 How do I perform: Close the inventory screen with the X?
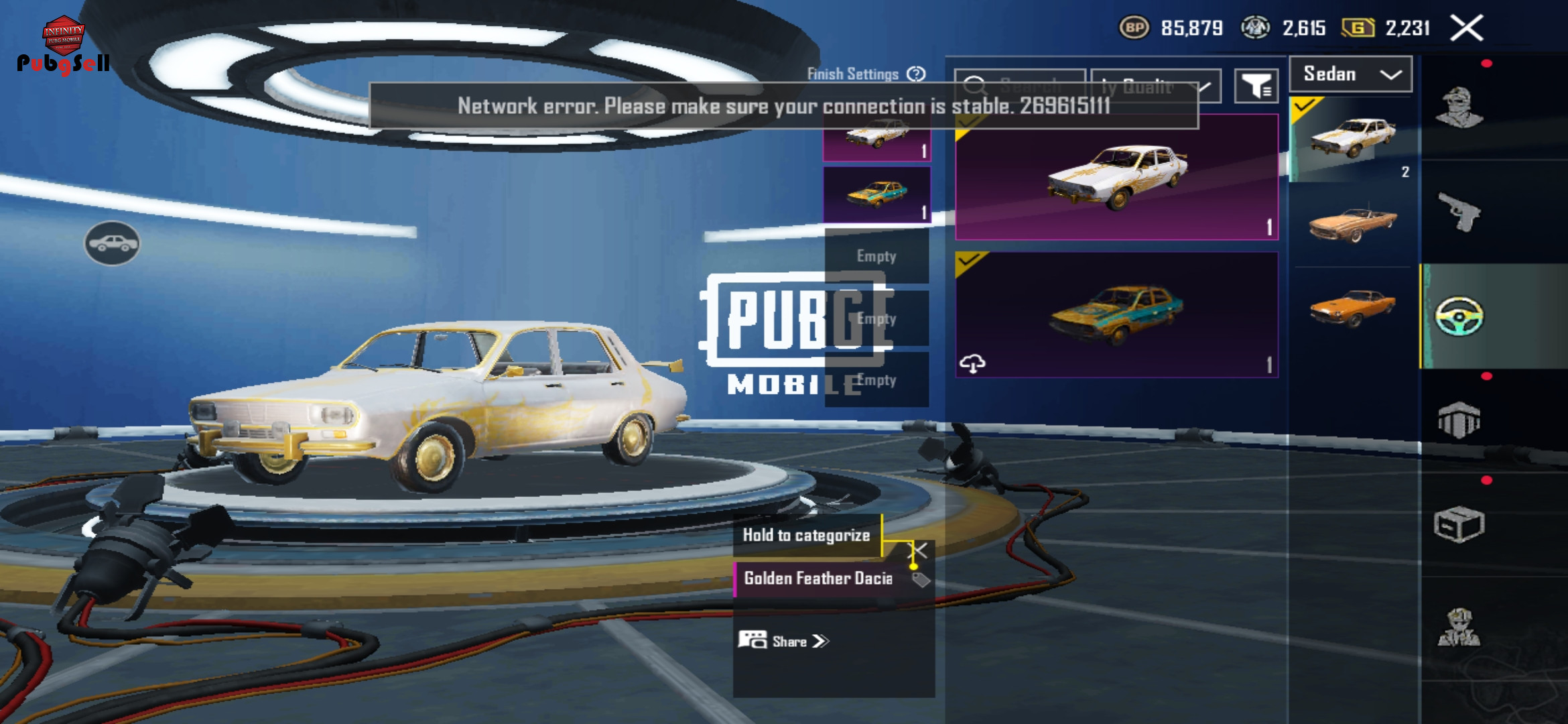click(x=1467, y=28)
